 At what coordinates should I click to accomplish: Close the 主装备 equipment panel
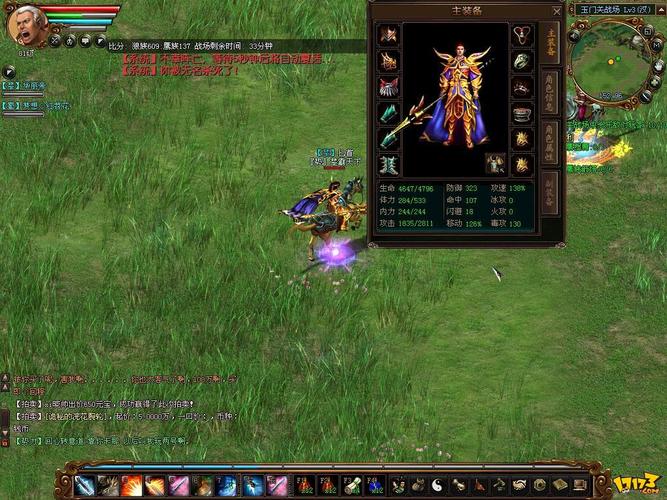coord(557,11)
